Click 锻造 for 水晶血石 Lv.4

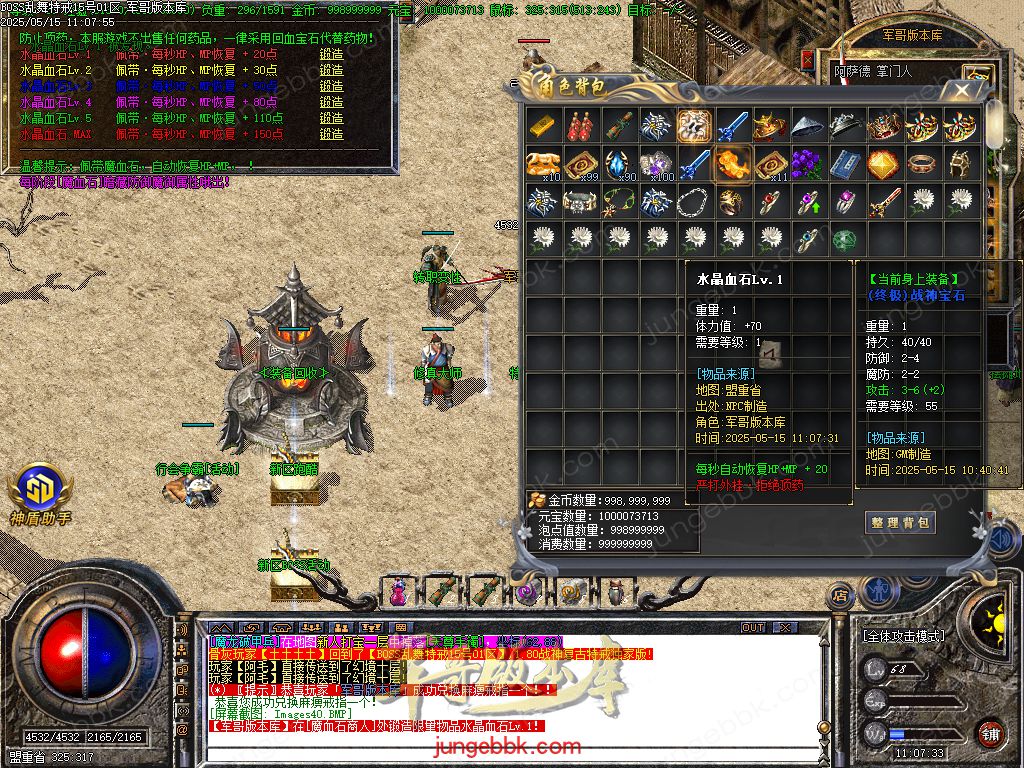coord(331,102)
